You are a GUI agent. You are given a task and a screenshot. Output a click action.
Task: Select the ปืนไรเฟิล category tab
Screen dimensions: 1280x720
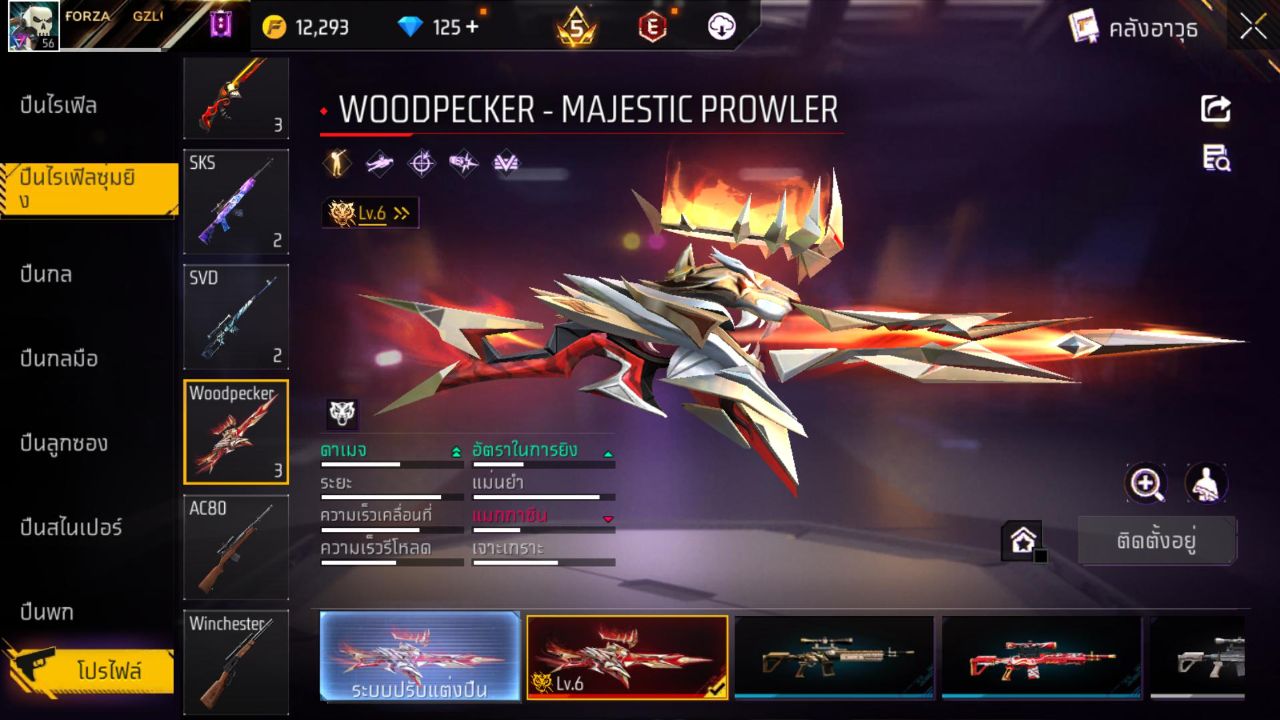[60, 105]
